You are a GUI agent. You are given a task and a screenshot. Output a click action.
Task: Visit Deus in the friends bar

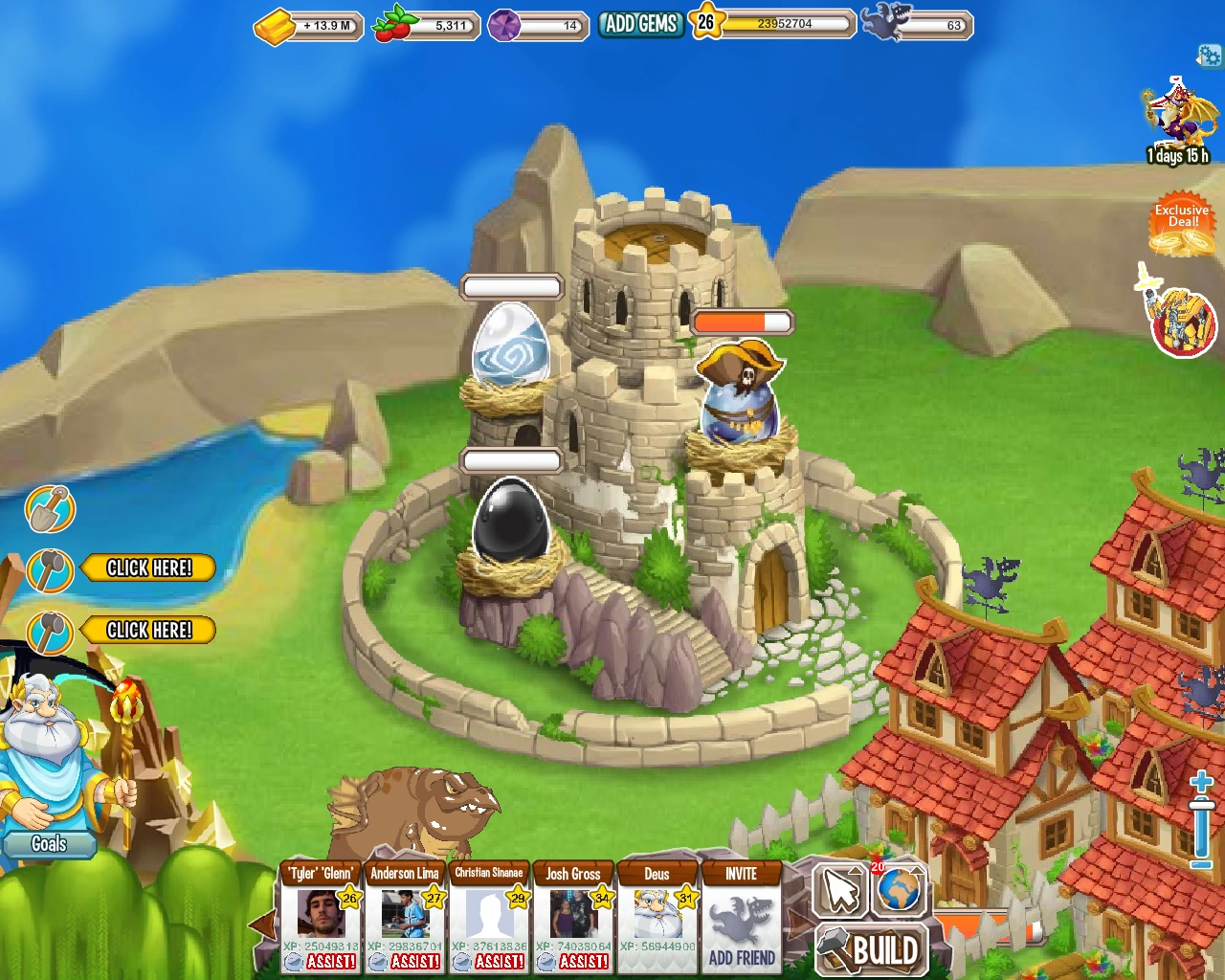click(657, 914)
